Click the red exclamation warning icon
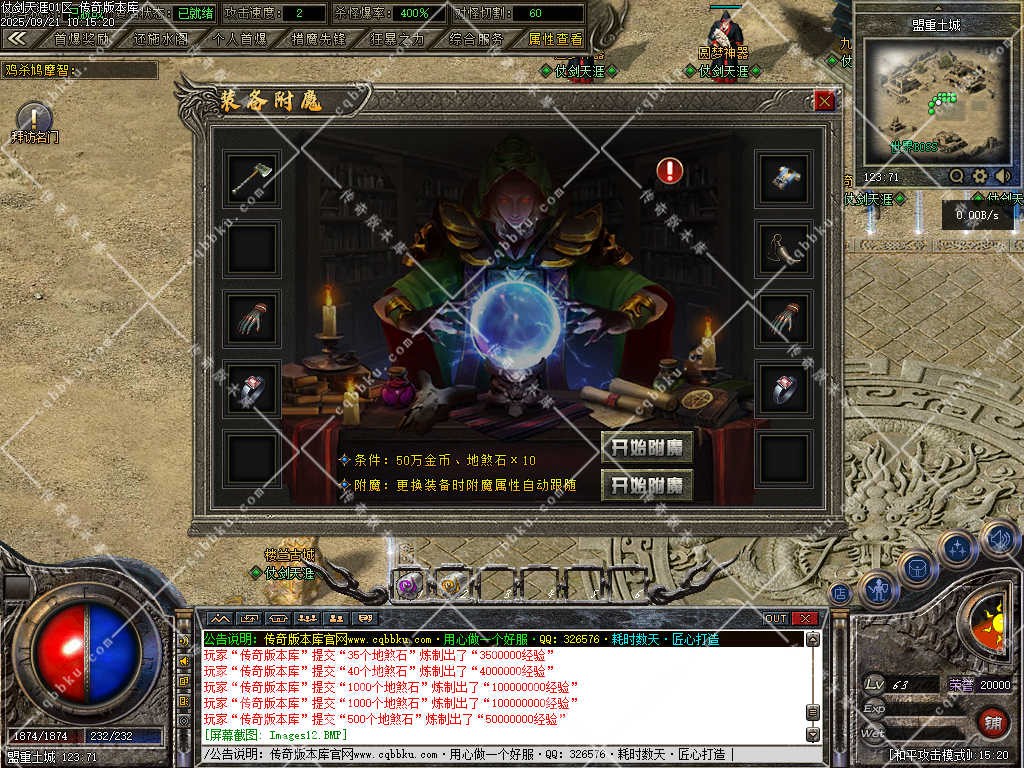This screenshot has width=1024, height=768. (670, 171)
